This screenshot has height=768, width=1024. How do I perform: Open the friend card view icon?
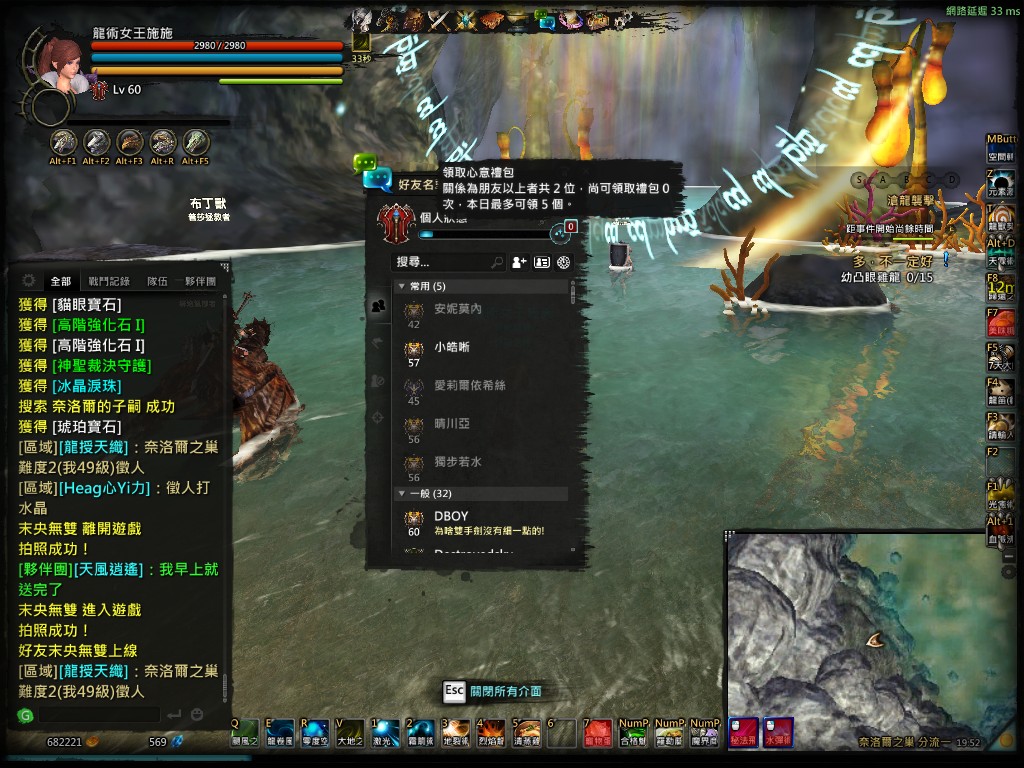pyautogui.click(x=542, y=262)
